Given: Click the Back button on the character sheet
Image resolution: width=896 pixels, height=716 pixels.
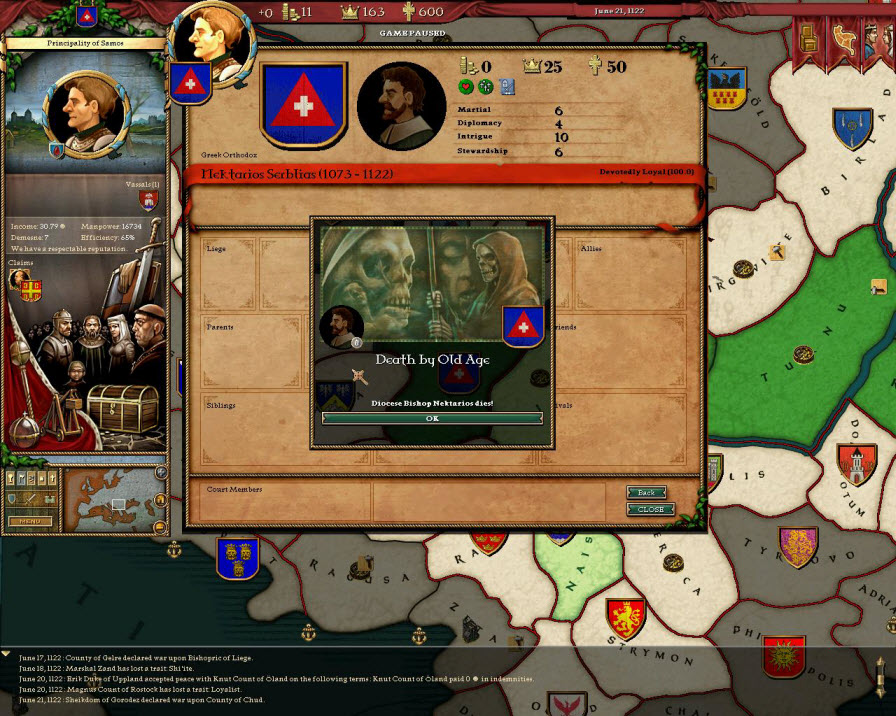Looking at the screenshot, I should point(647,492).
